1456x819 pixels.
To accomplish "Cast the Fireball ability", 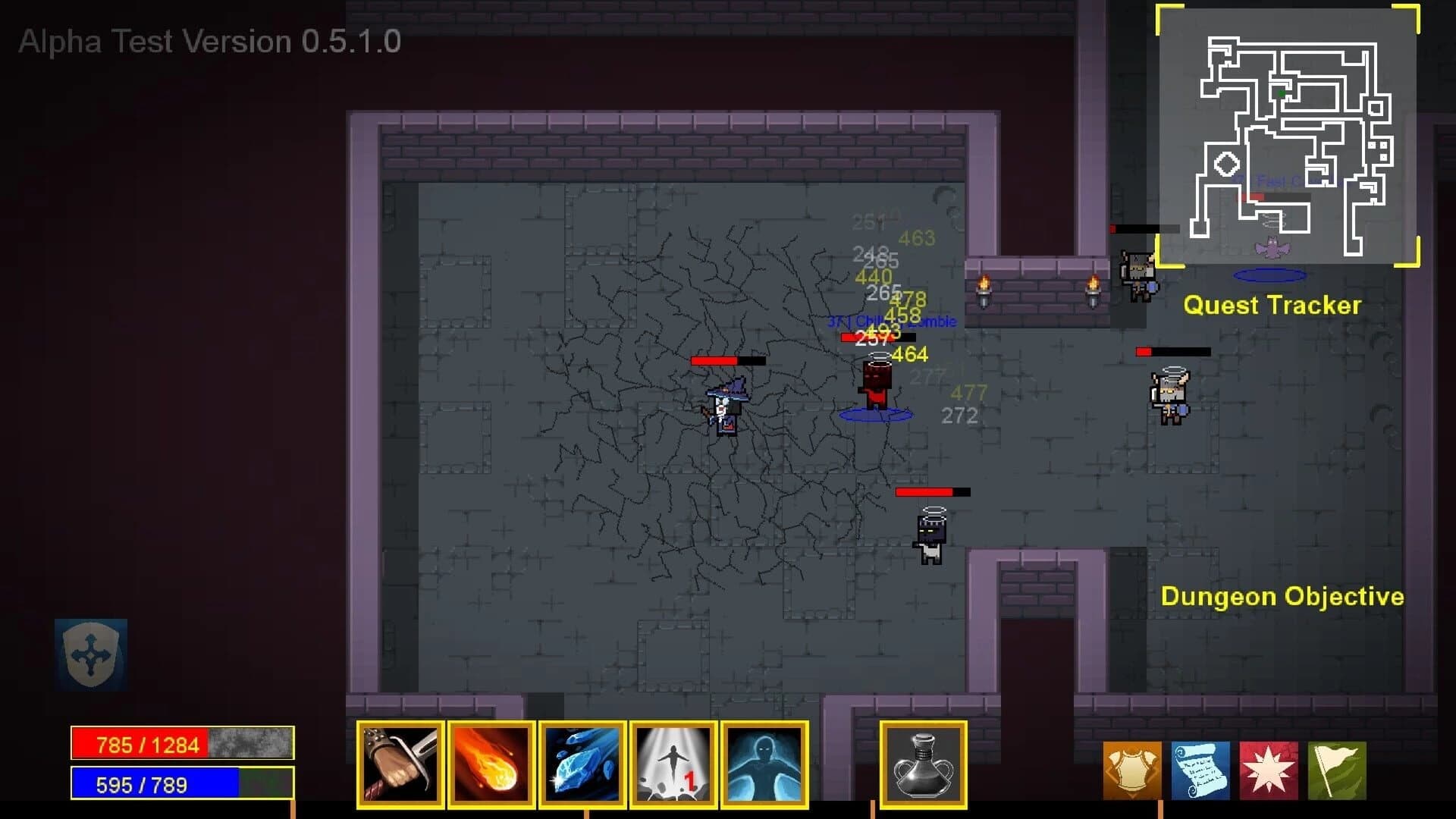I will (491, 764).
